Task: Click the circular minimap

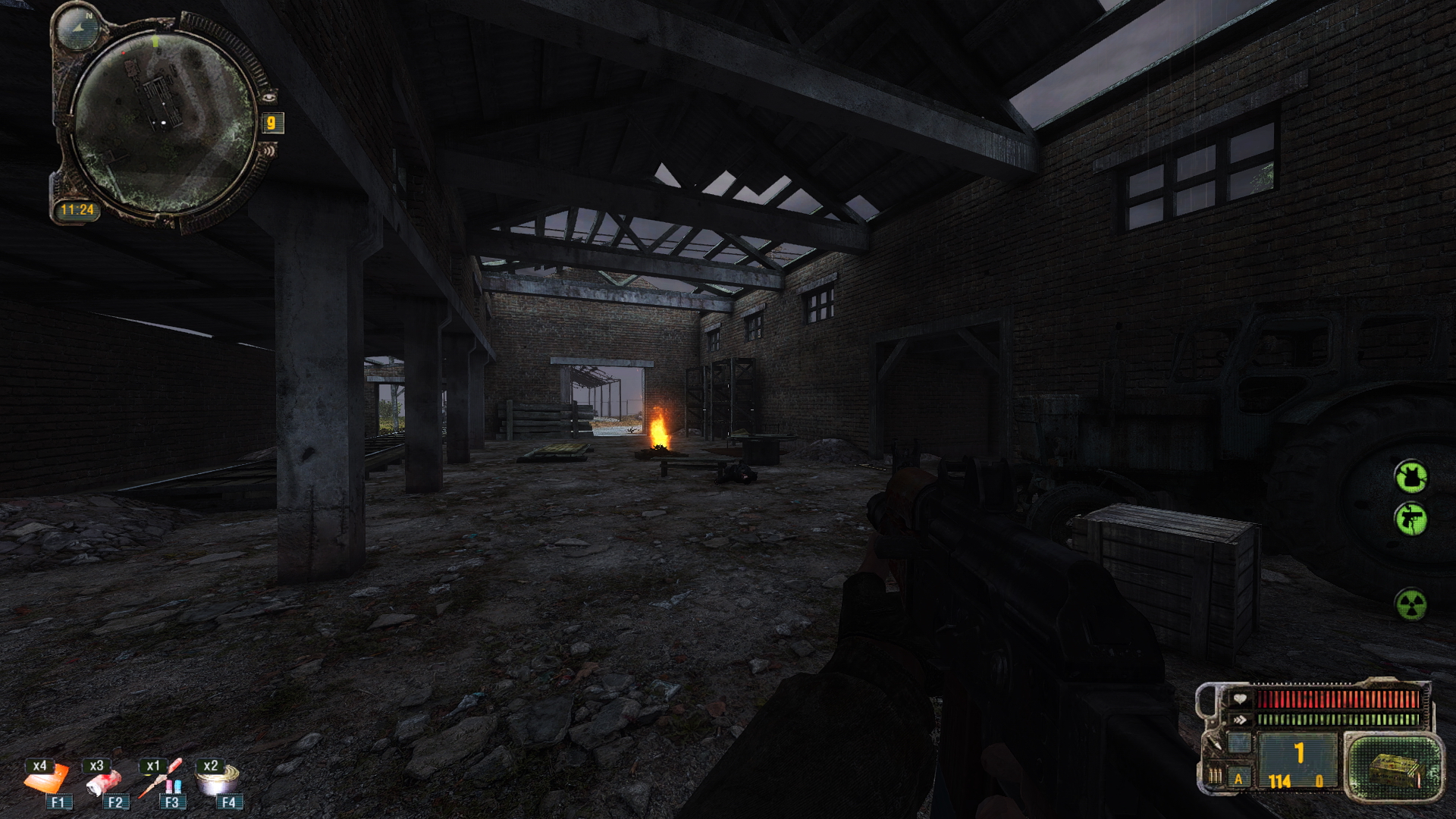Action: (x=165, y=122)
